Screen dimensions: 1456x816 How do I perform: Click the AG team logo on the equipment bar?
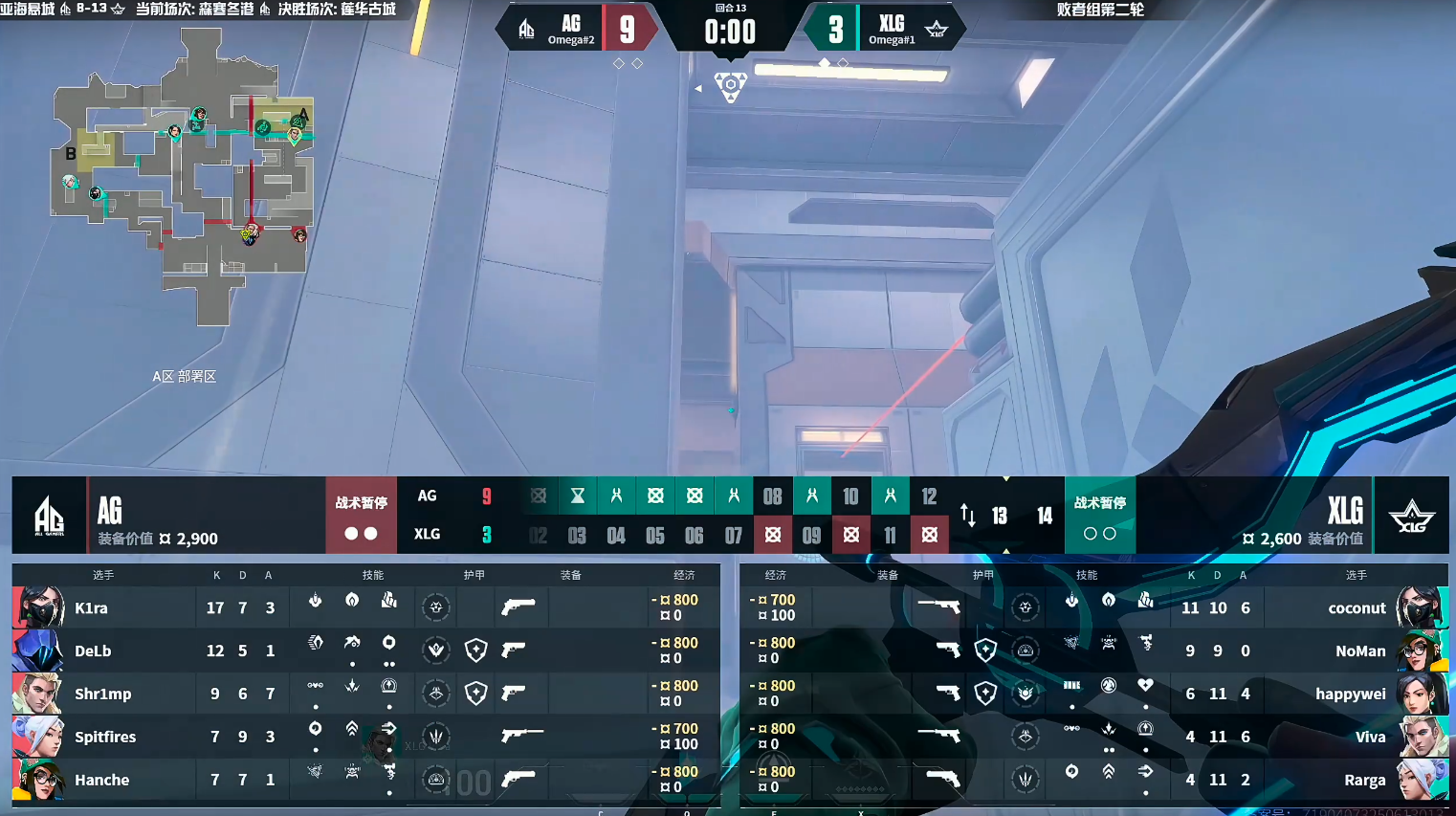pyautogui.click(x=49, y=516)
